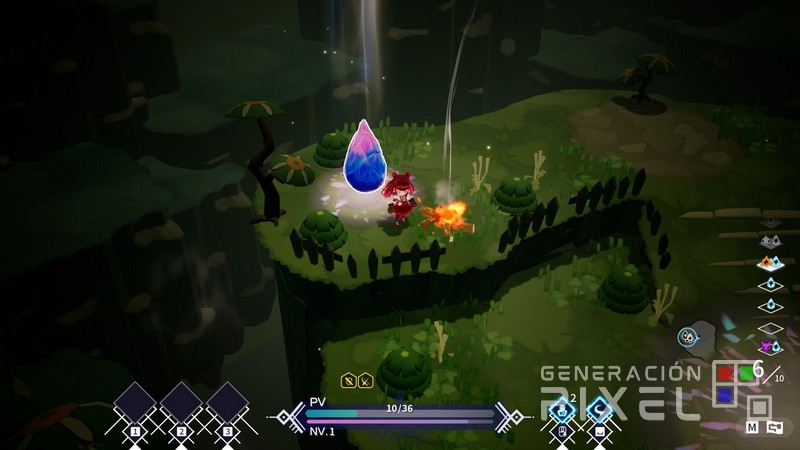Activate the crescent moon ability icon
Viewport: 800px width, 450px height.
tap(599, 408)
